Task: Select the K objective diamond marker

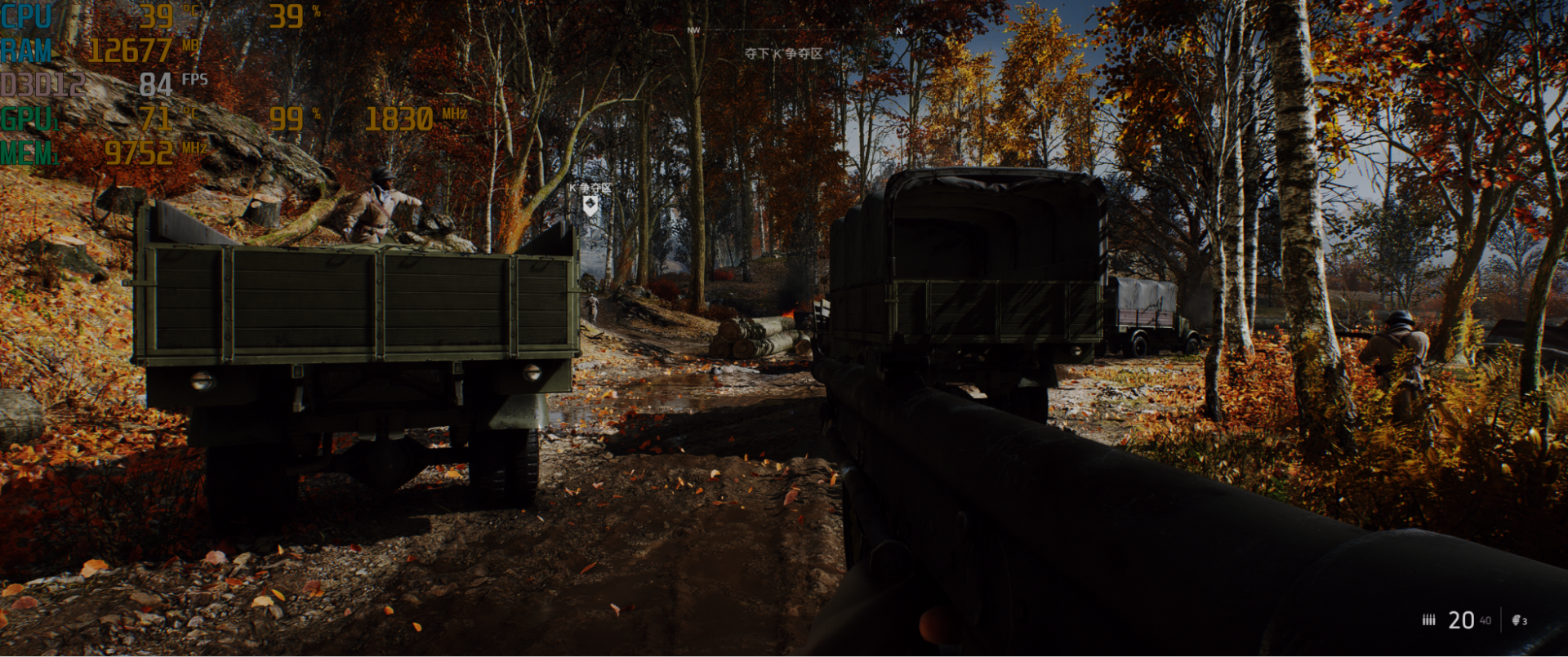Action: click(590, 205)
